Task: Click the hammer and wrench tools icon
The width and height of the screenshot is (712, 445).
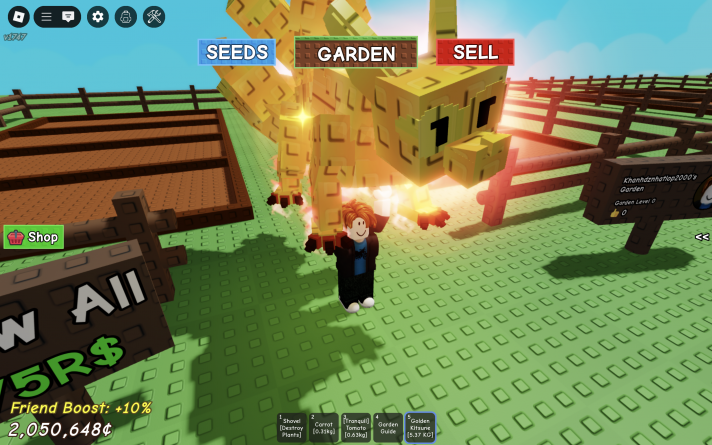Action: (154, 16)
